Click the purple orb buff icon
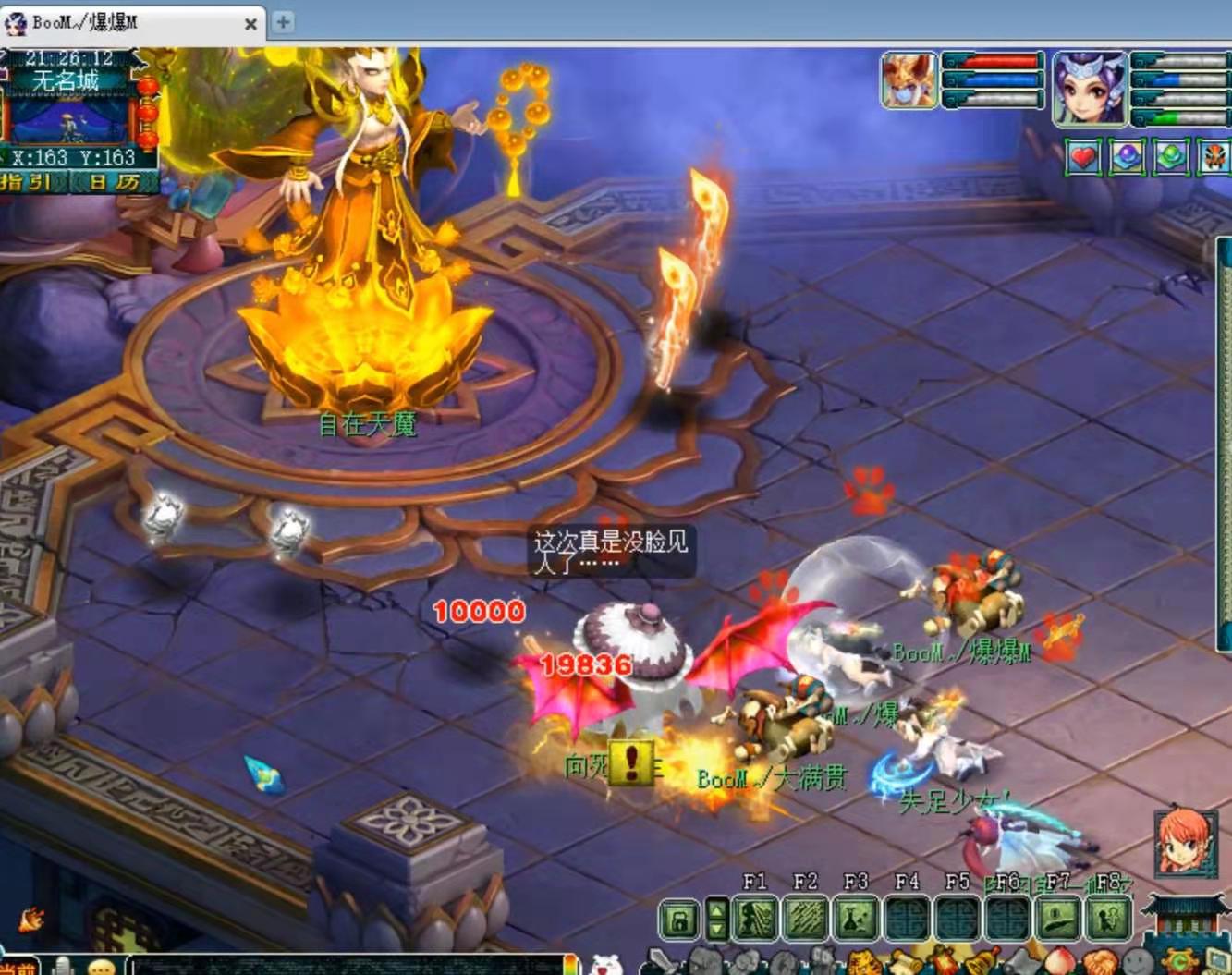The width and height of the screenshot is (1232, 975). coord(1127,158)
